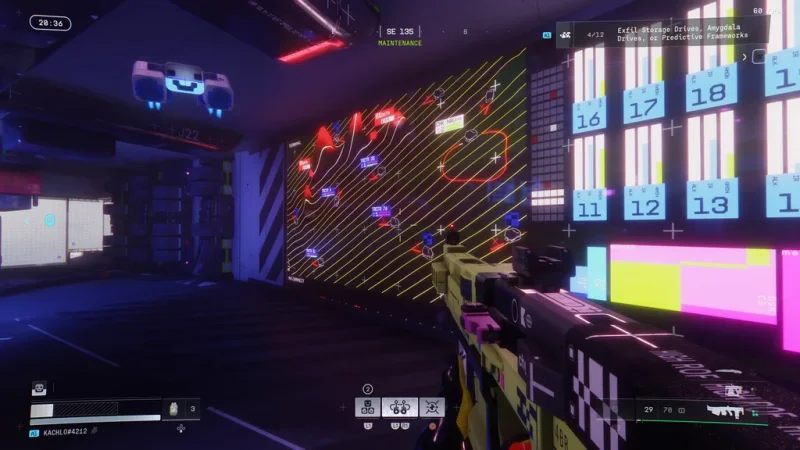Use the backpack consumable slot

pos(173,409)
